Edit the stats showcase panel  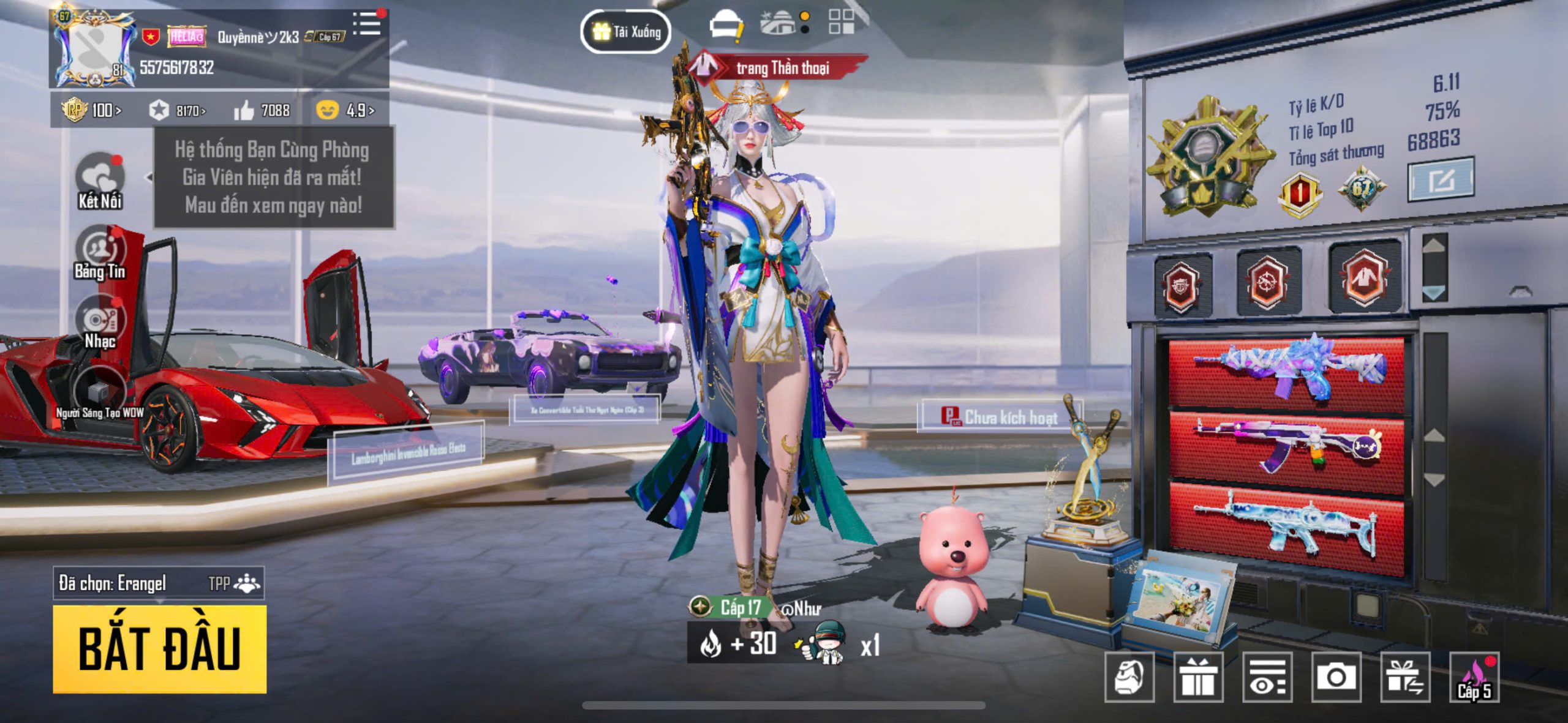click(x=1440, y=180)
